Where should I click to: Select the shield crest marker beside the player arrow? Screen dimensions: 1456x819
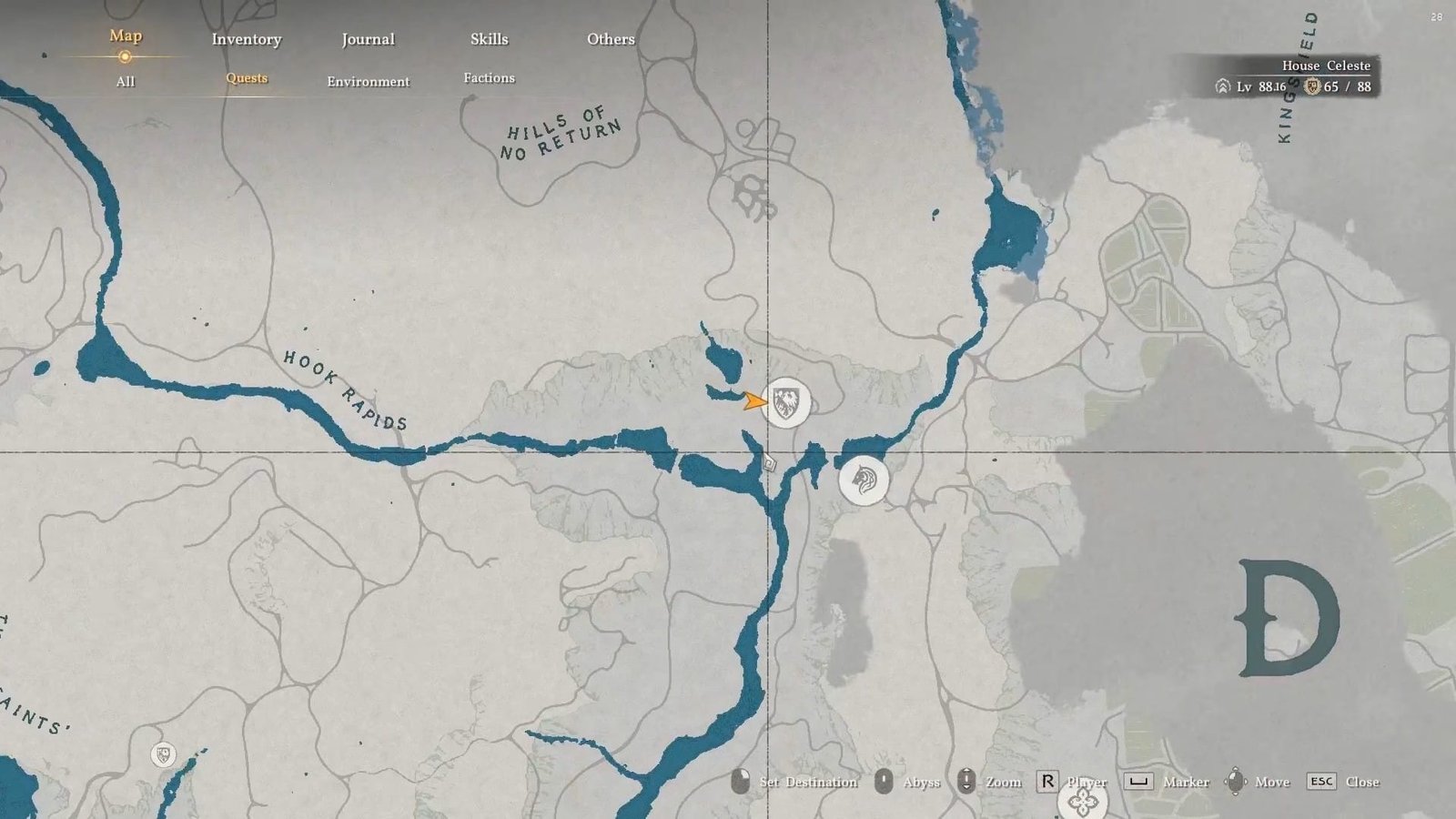tap(786, 401)
